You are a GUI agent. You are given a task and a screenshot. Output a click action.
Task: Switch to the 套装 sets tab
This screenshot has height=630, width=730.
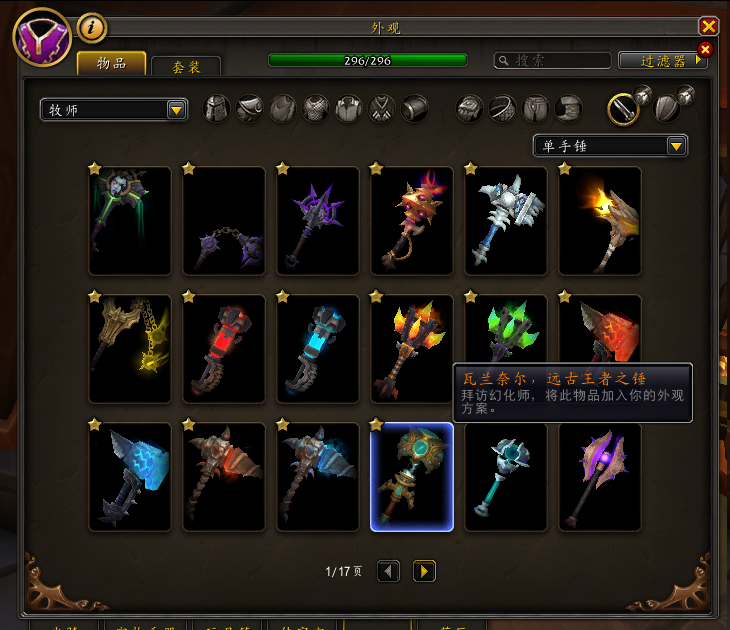pyautogui.click(x=185, y=66)
